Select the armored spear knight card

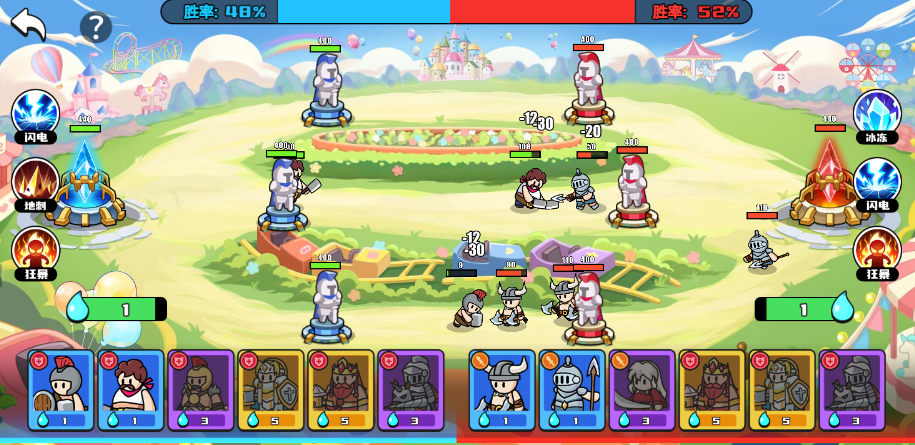coord(572,389)
